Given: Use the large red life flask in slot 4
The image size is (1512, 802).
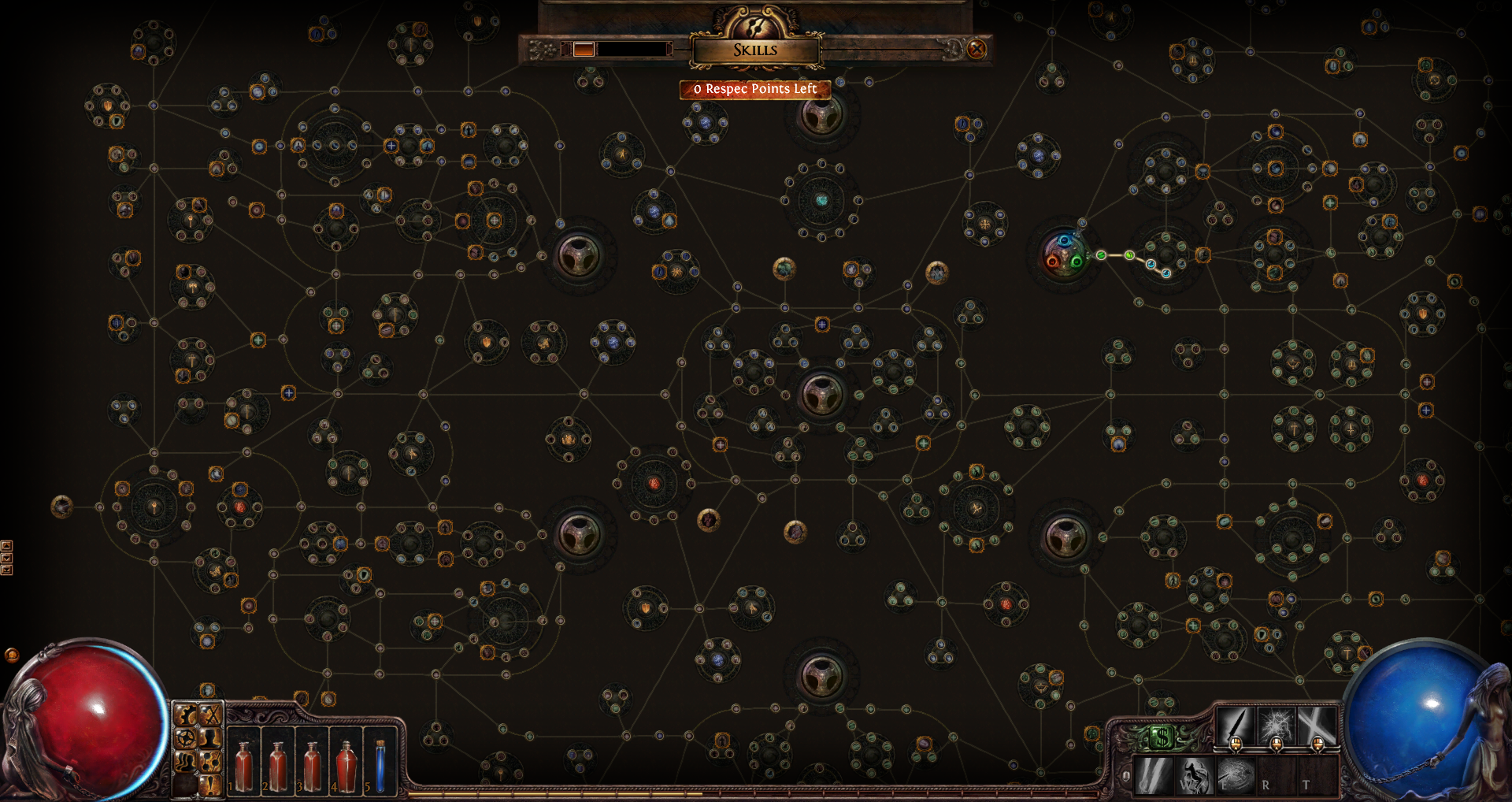Looking at the screenshot, I should click(x=346, y=766).
